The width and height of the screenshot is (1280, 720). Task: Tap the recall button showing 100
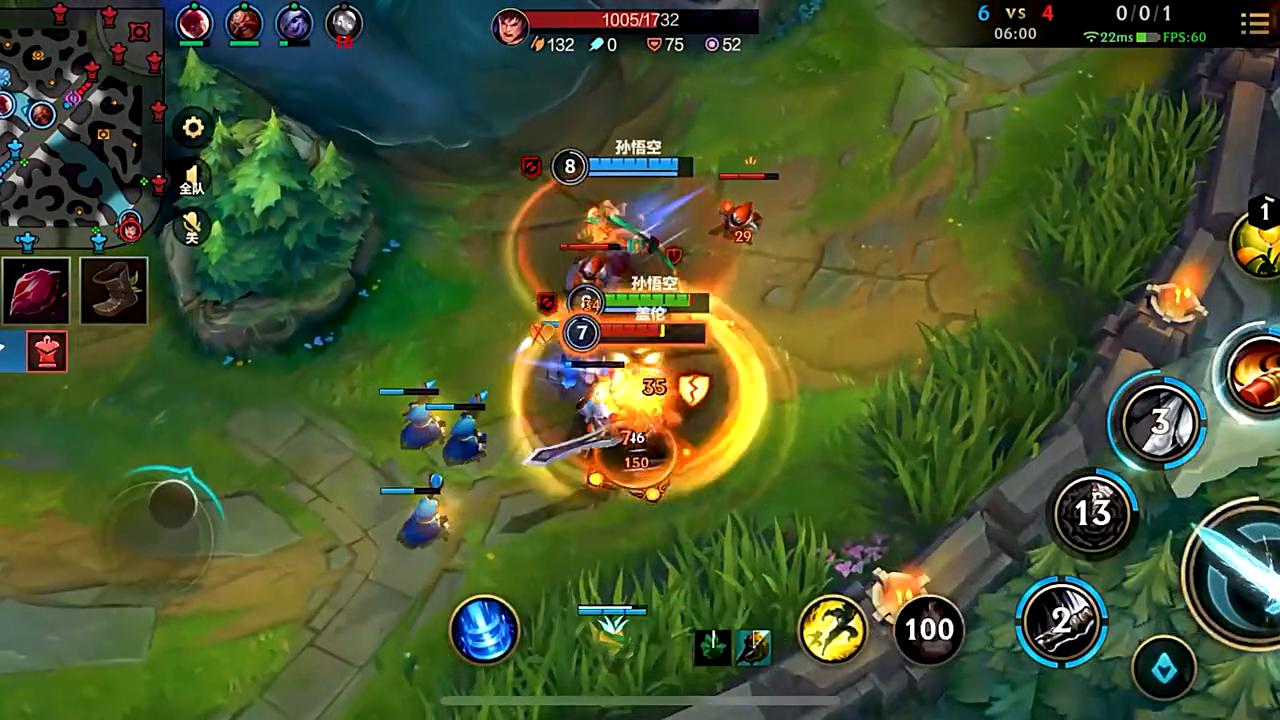coord(928,629)
